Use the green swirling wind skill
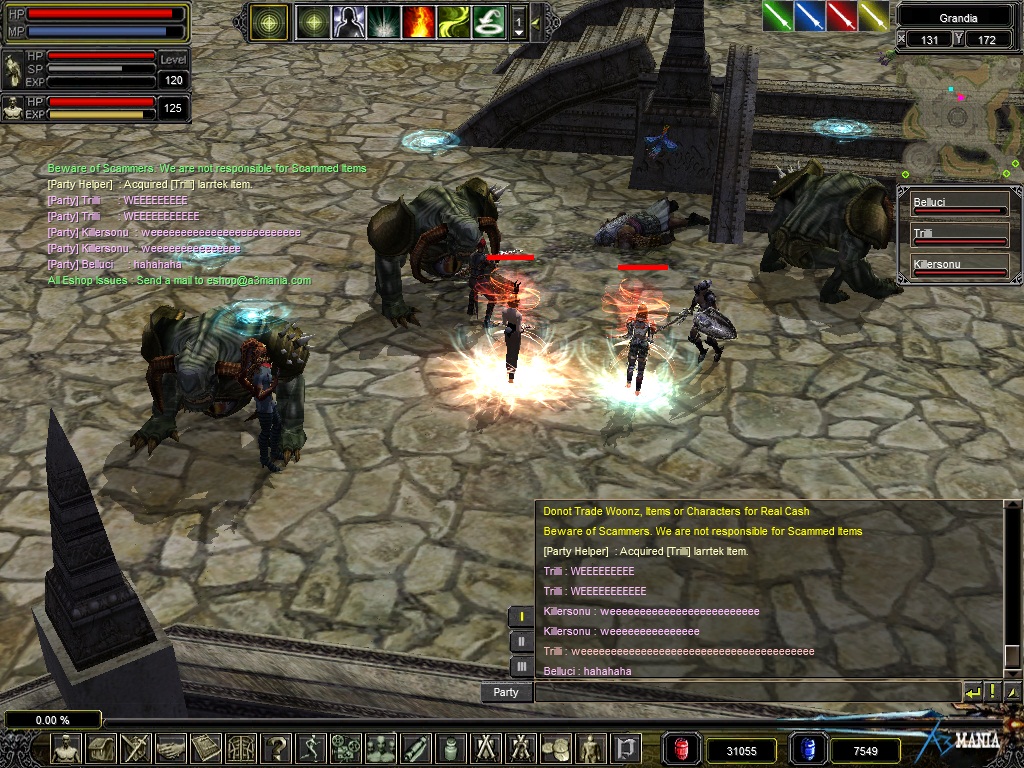 click(453, 21)
